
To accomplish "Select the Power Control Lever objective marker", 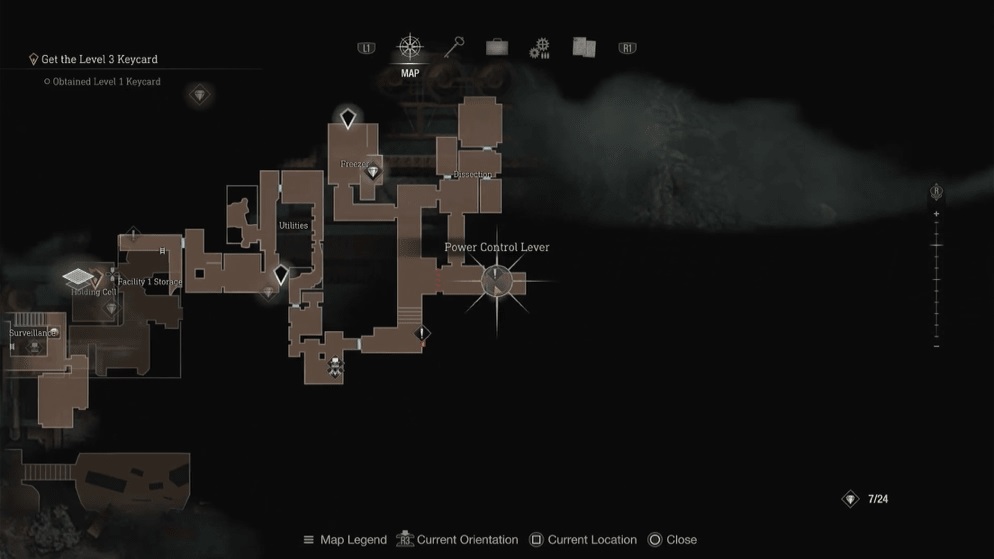I will click(x=496, y=281).
